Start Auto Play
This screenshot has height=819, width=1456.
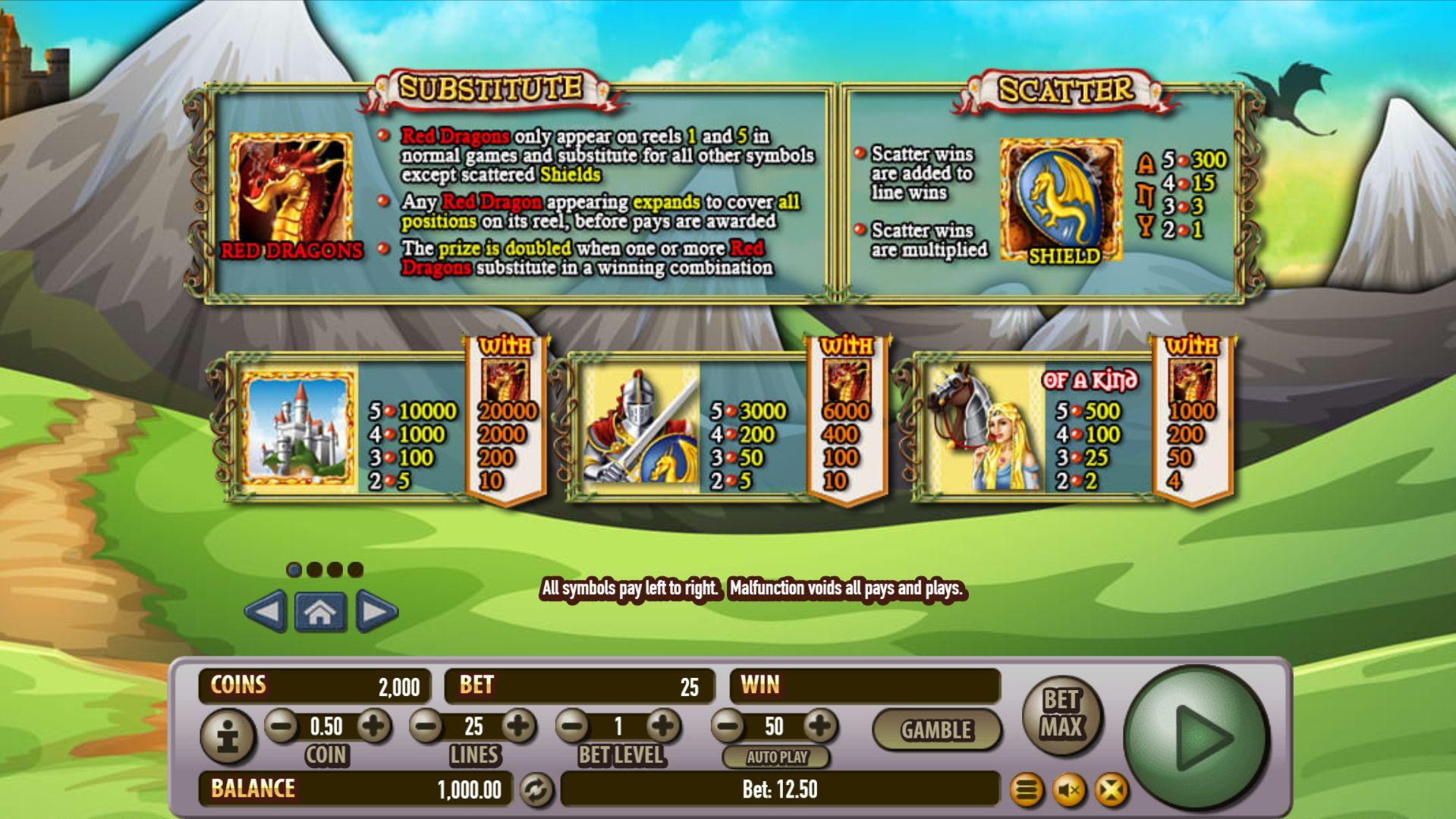pos(776,757)
